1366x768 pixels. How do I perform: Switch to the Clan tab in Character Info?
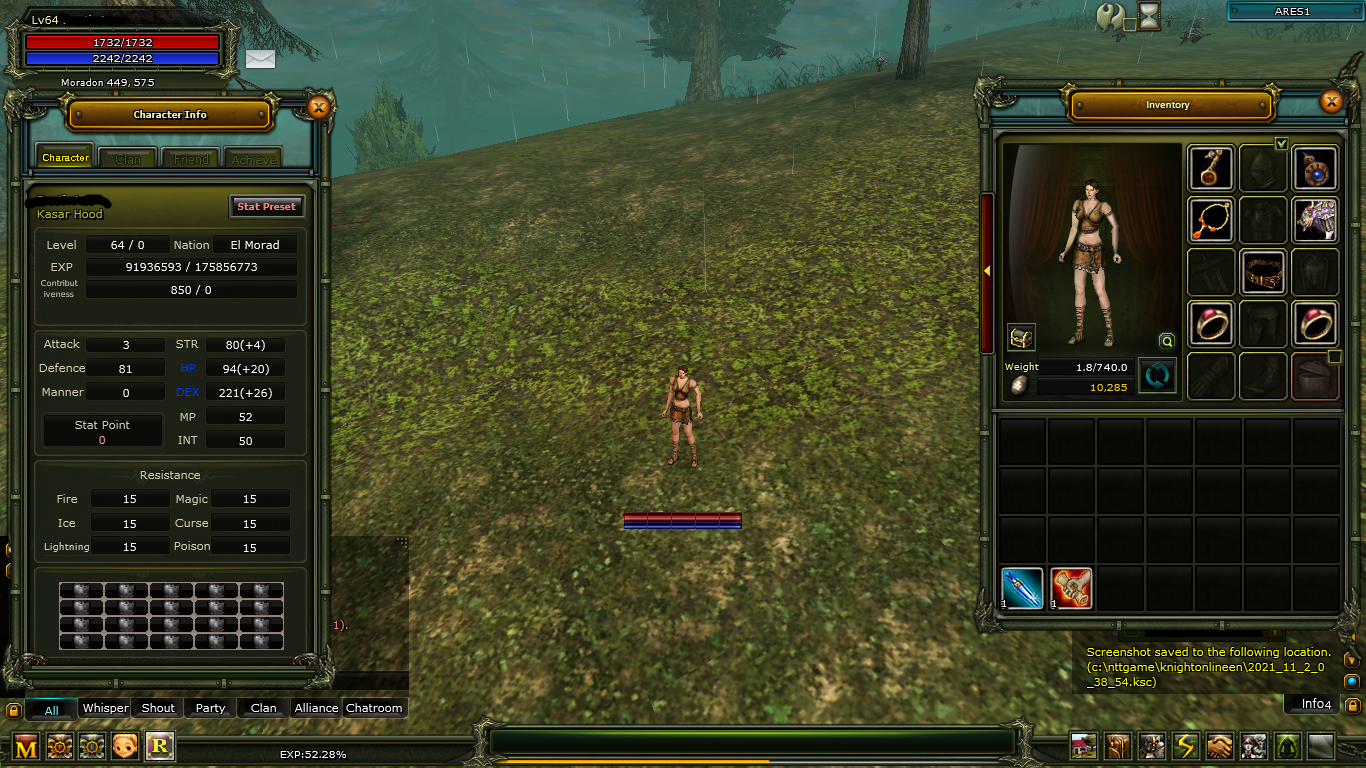click(128, 158)
